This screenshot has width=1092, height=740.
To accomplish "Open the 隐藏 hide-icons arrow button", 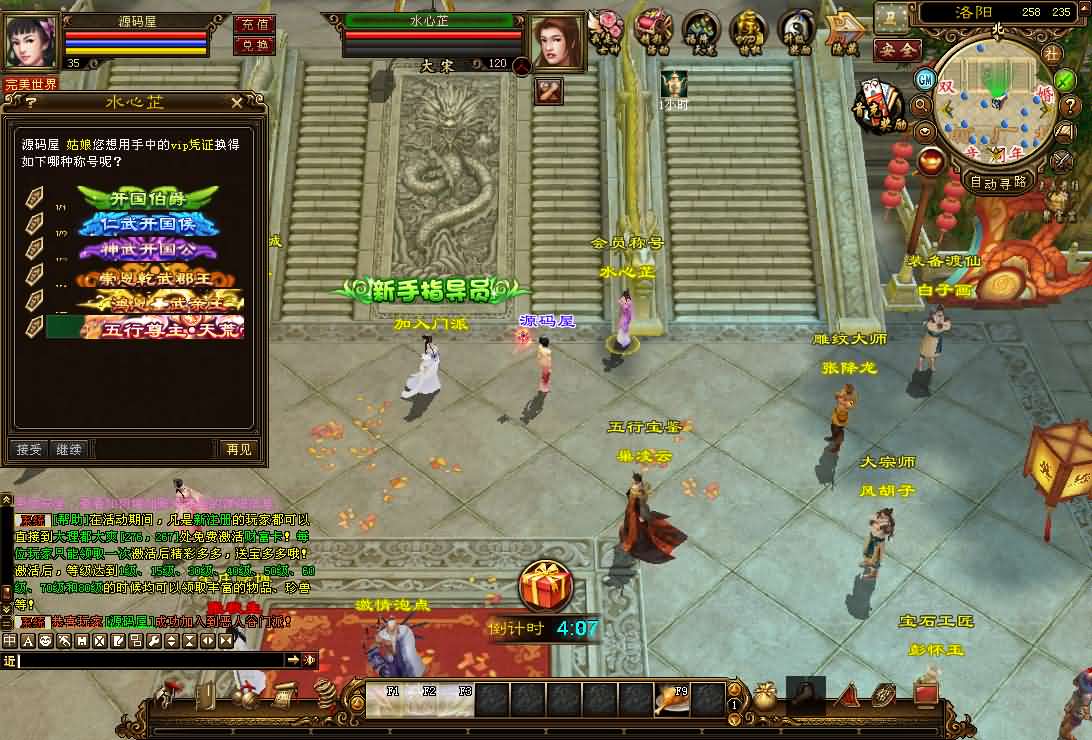I will tap(848, 30).
